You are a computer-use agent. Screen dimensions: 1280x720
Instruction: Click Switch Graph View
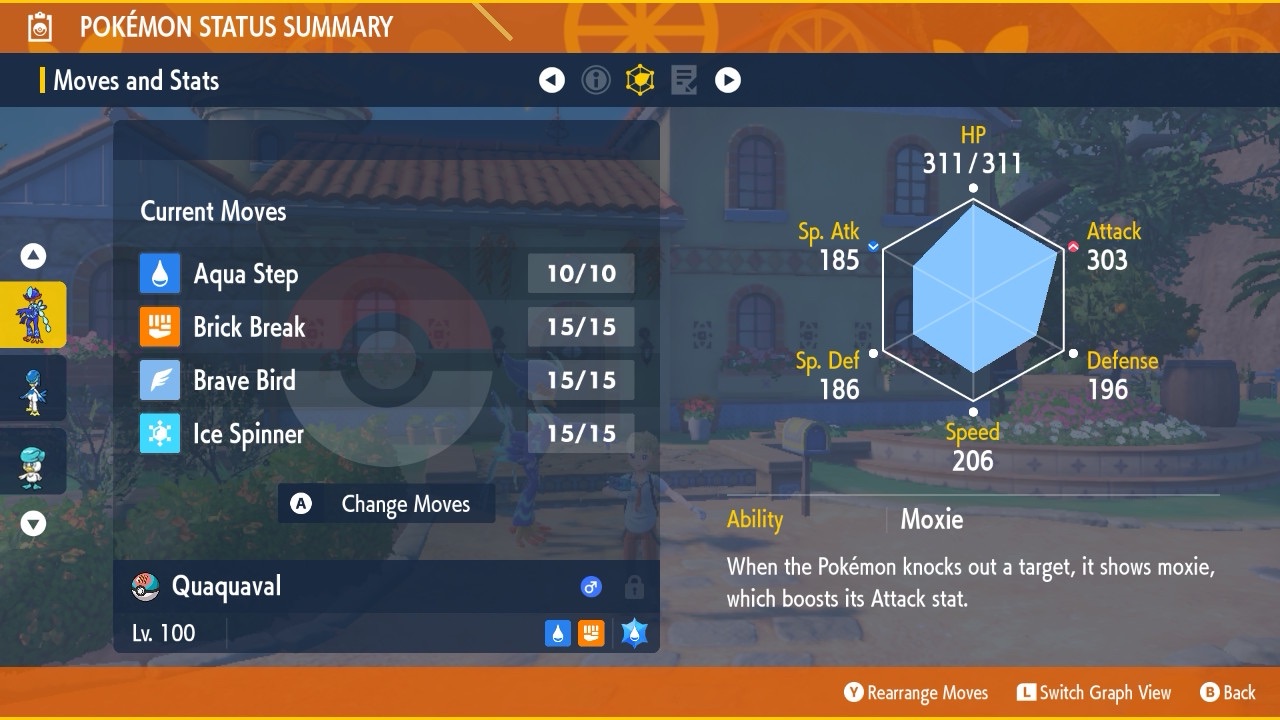1094,692
